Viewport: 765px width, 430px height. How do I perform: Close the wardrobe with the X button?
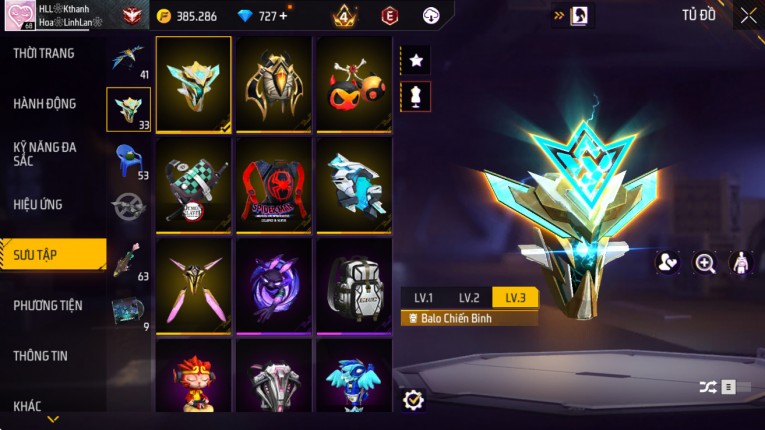(x=748, y=15)
